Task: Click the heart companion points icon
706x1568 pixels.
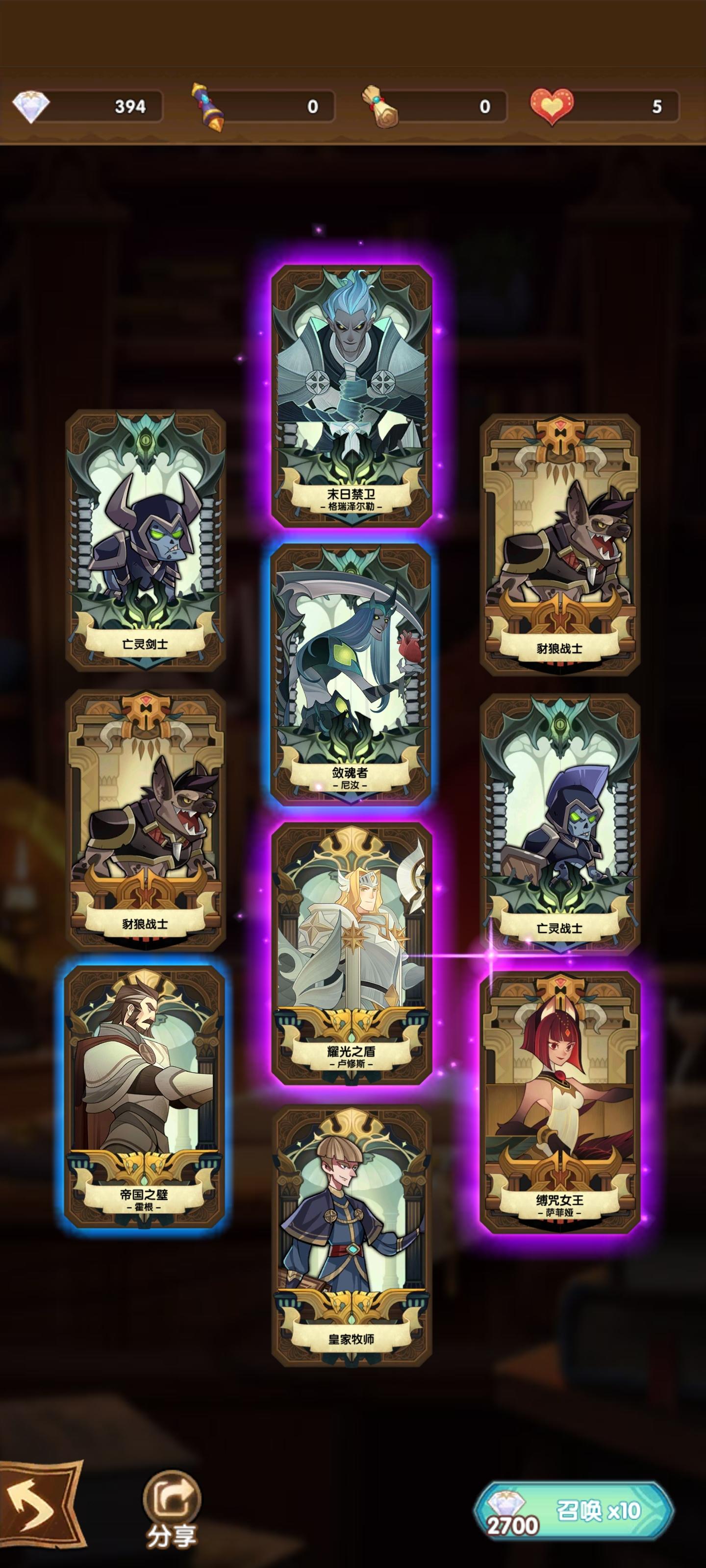Action: coord(551,105)
